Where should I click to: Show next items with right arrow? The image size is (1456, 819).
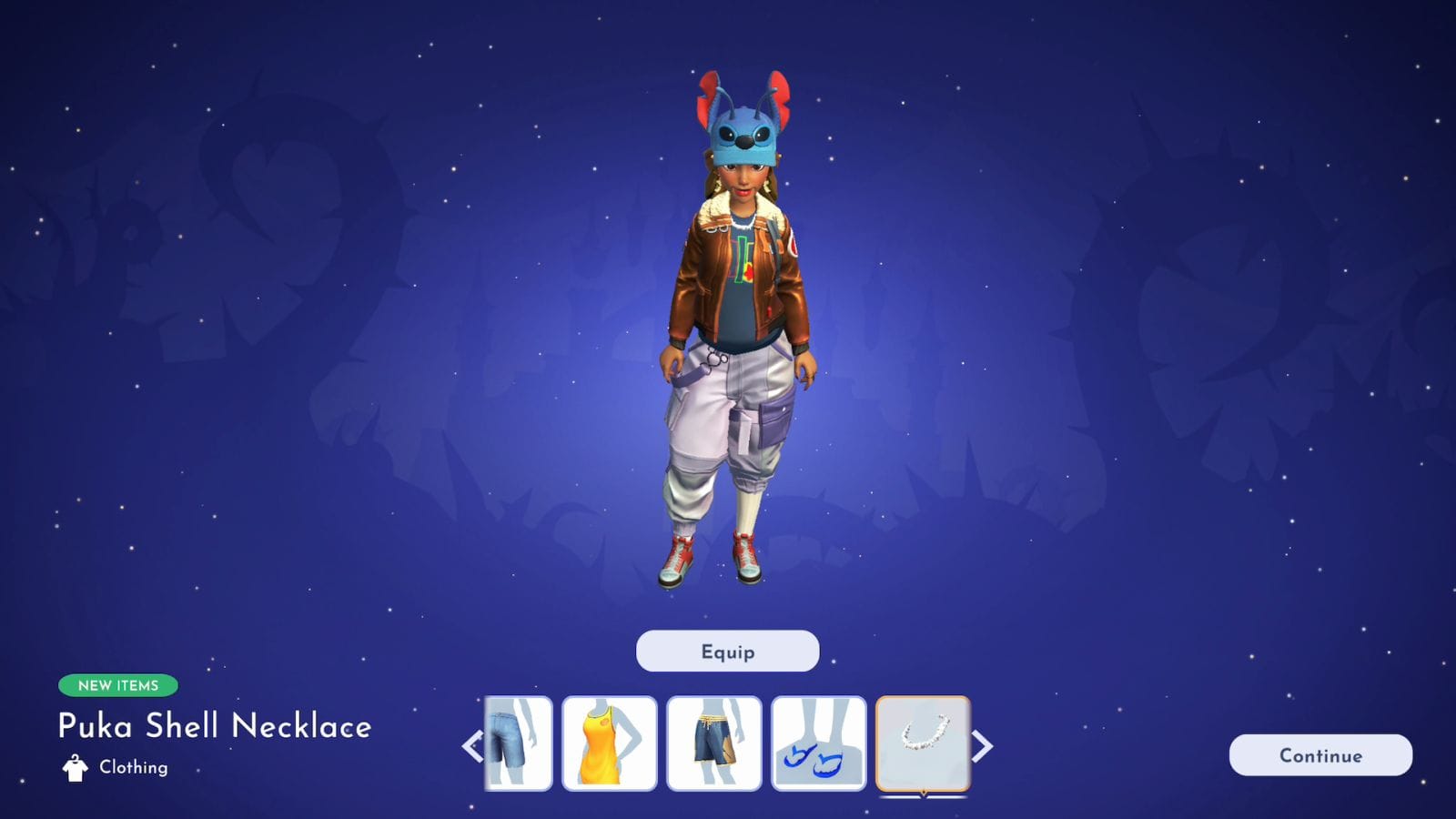click(x=983, y=746)
